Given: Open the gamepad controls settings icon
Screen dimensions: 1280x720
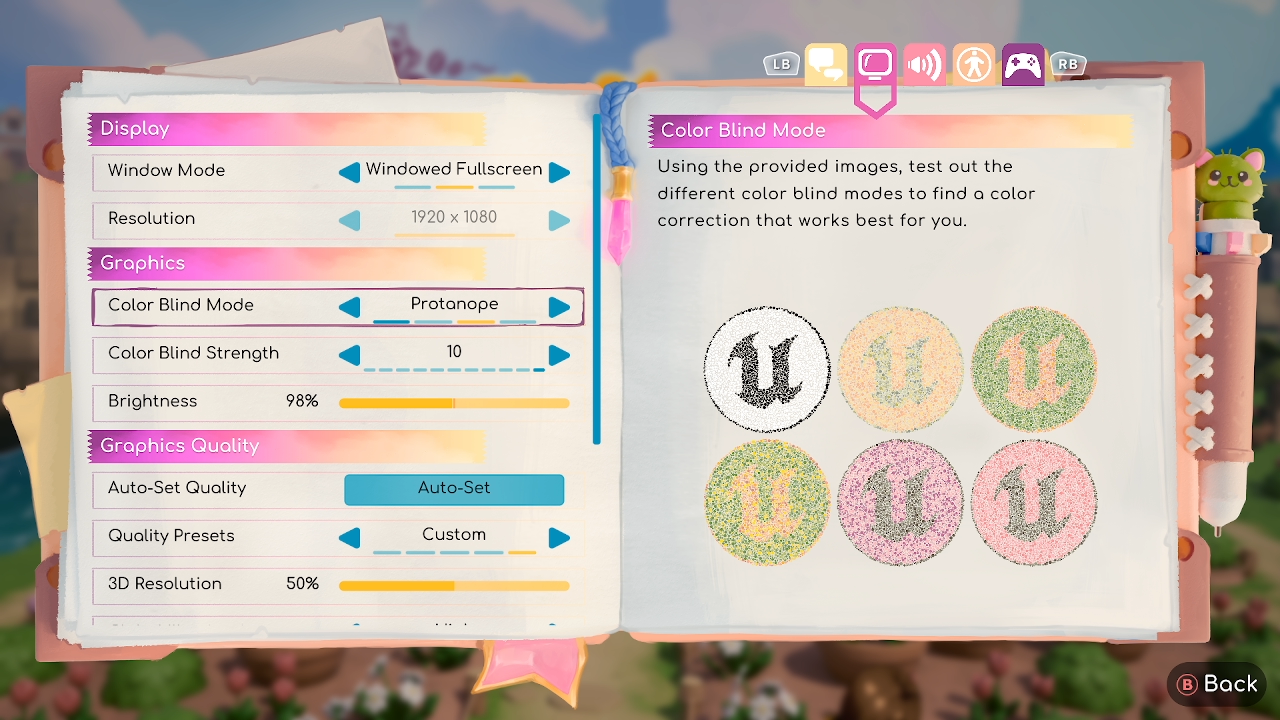Looking at the screenshot, I should (x=1021, y=64).
